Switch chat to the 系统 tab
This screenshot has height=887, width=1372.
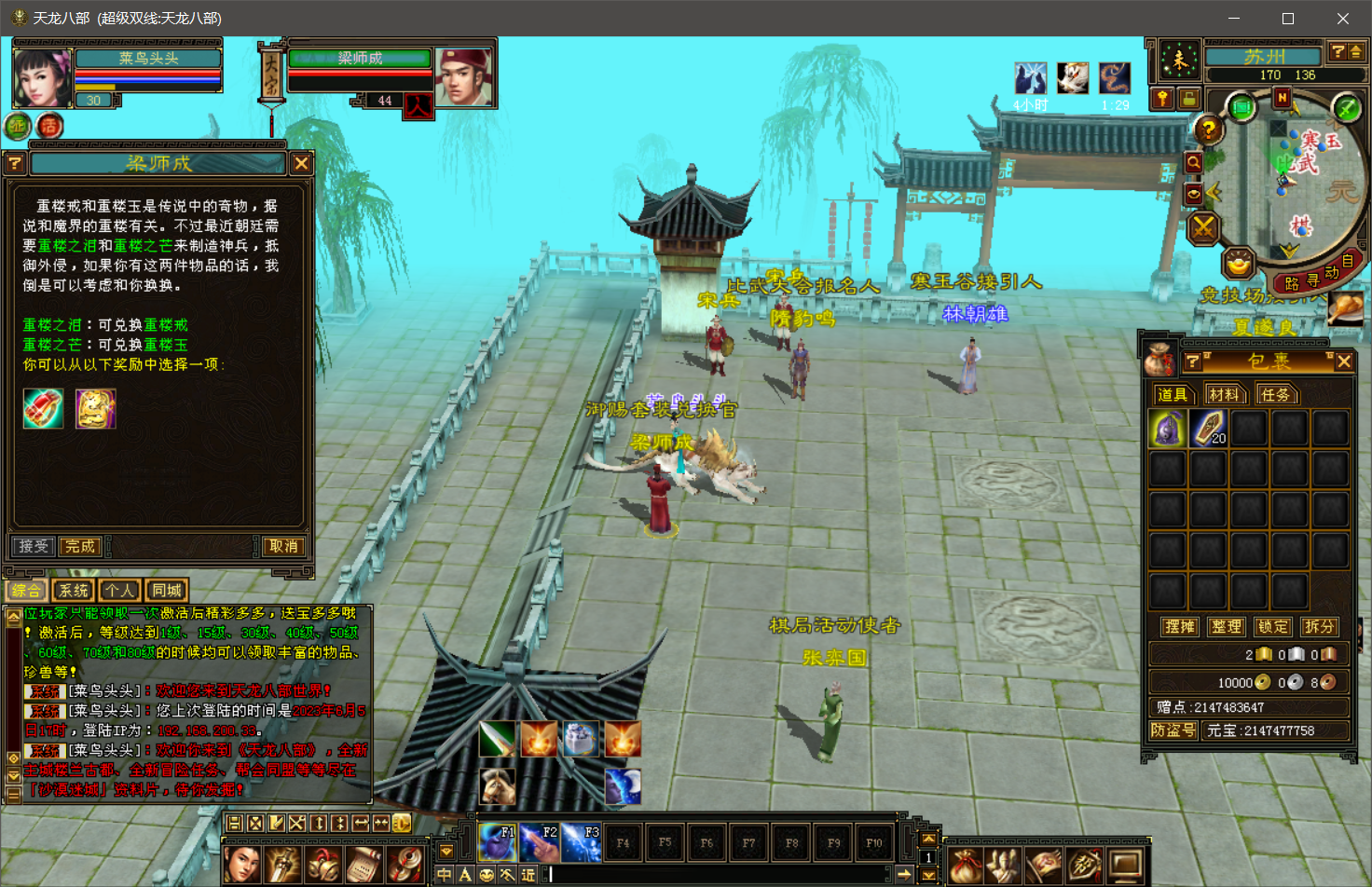(74, 590)
